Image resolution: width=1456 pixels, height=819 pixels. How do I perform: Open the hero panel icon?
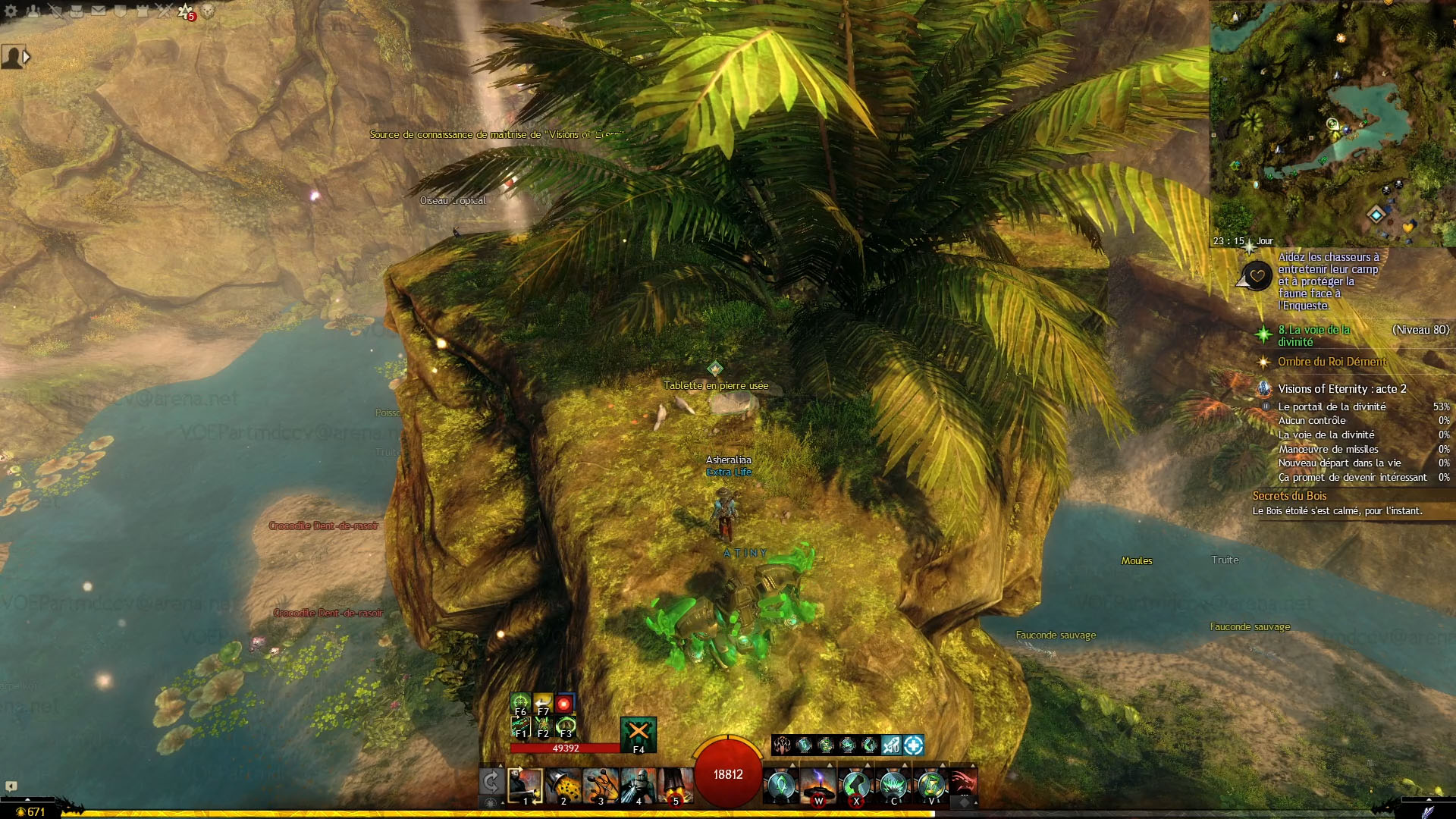[55, 11]
